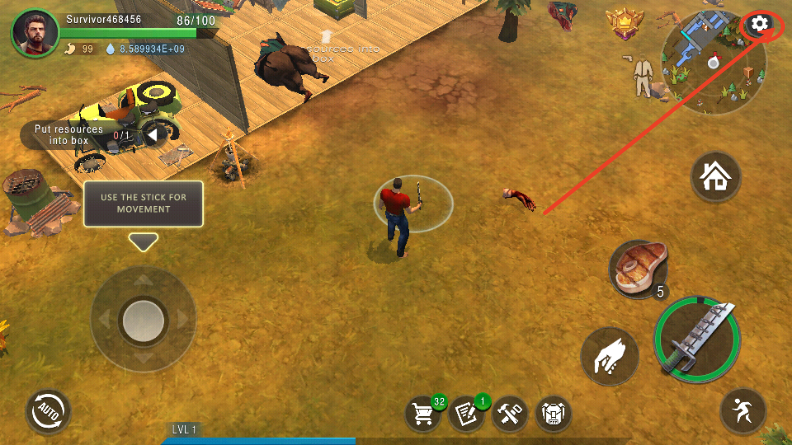Image resolution: width=792 pixels, height=445 pixels.
Task: Open the home base building menu
Action: tap(716, 178)
